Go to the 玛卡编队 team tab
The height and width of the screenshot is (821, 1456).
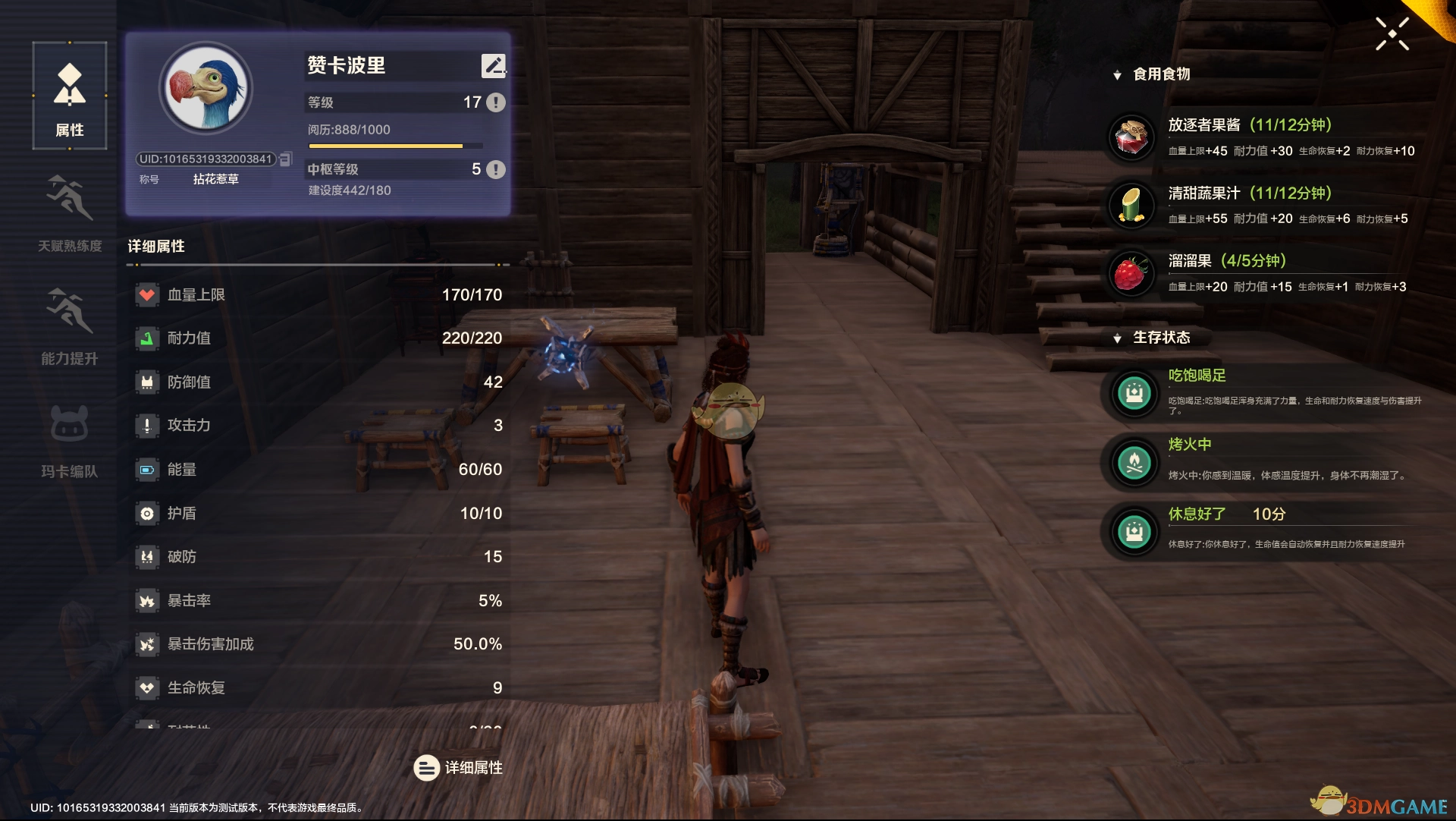click(x=69, y=439)
